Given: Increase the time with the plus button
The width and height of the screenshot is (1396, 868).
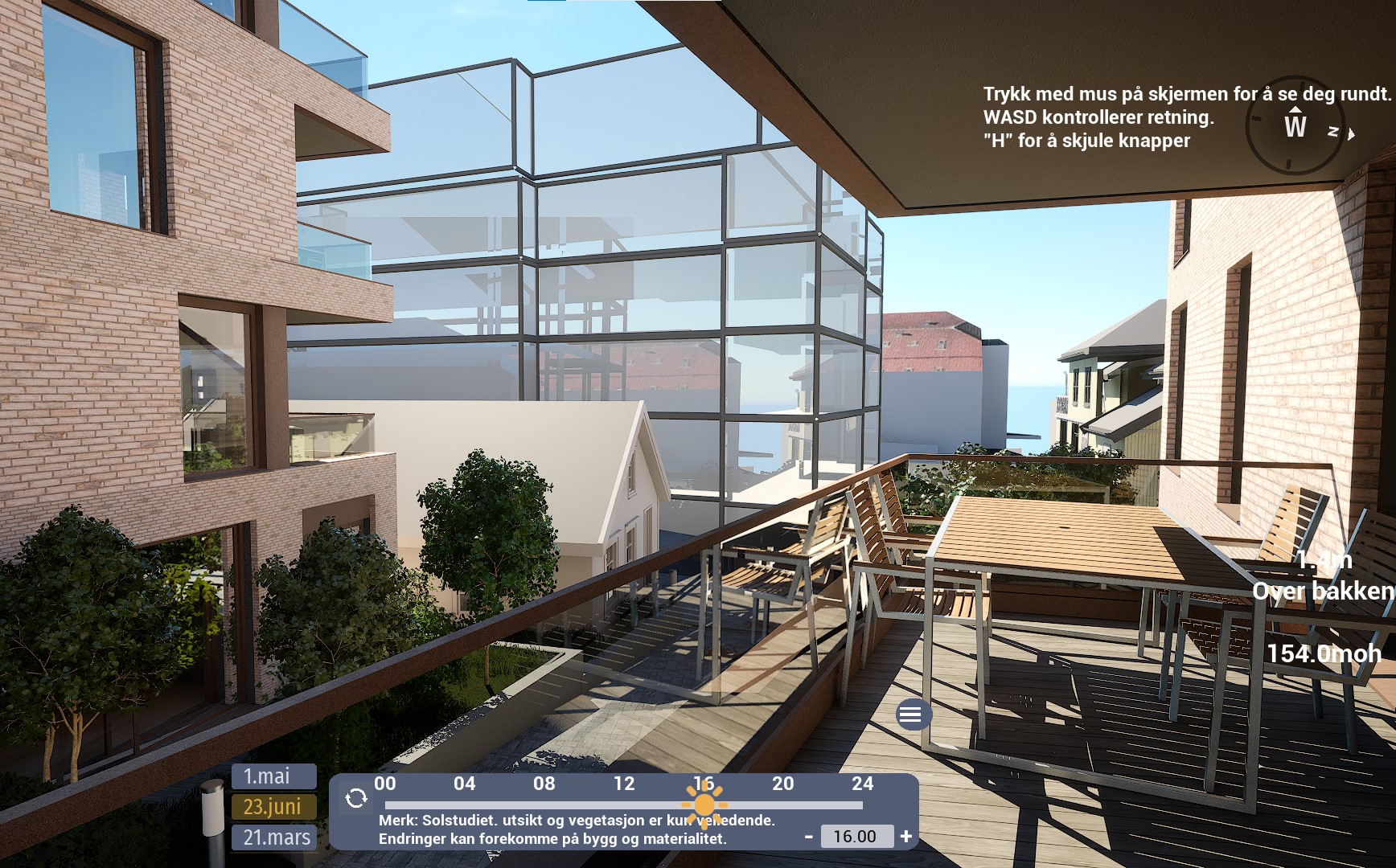Looking at the screenshot, I should 906,837.
